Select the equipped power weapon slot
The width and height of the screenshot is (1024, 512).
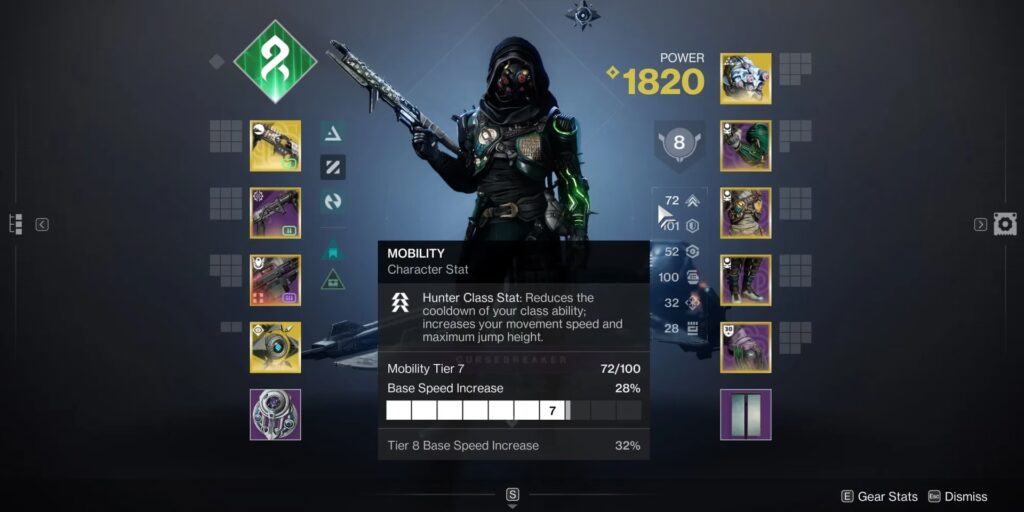point(275,280)
